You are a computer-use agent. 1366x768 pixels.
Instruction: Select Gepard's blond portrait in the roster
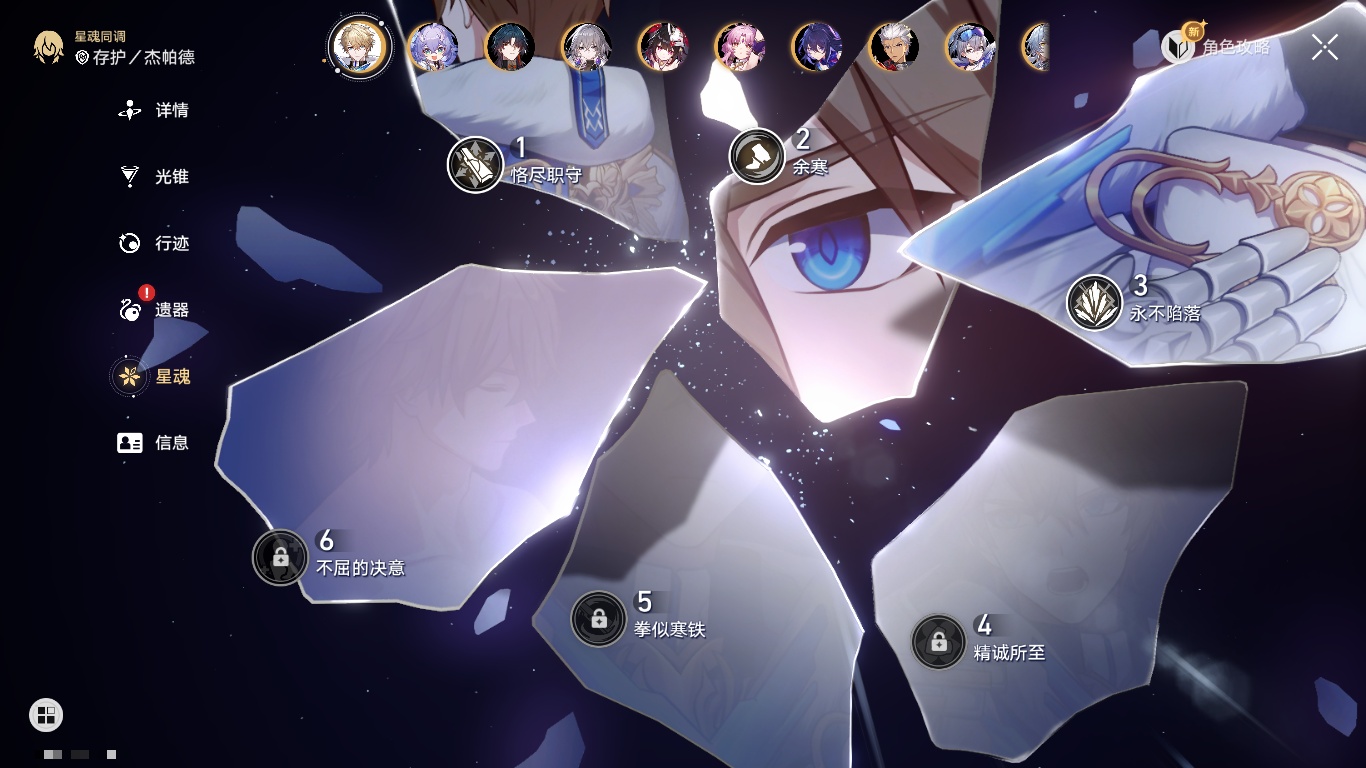pyautogui.click(x=360, y=46)
